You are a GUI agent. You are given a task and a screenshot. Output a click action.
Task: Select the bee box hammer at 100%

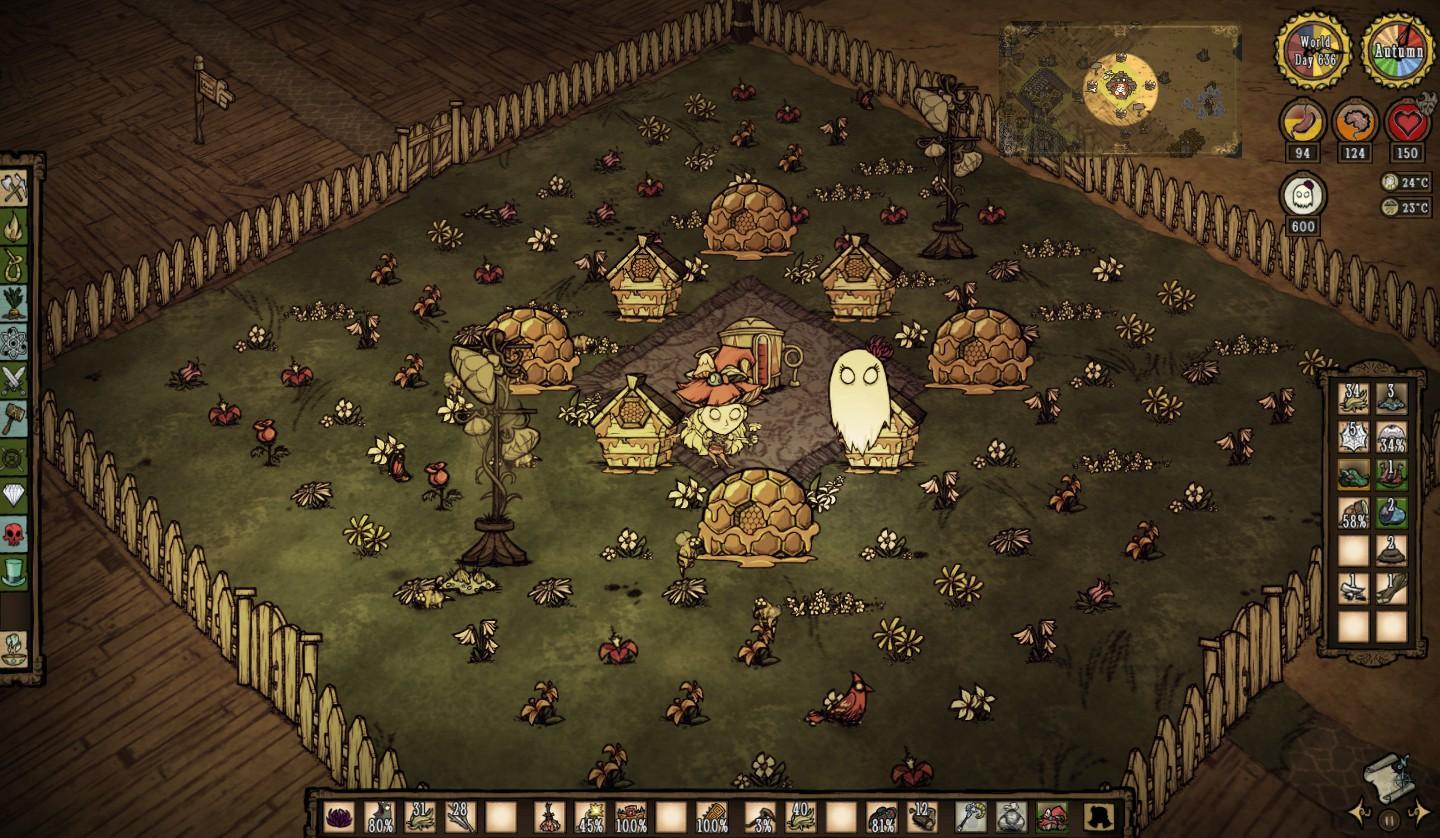712,814
